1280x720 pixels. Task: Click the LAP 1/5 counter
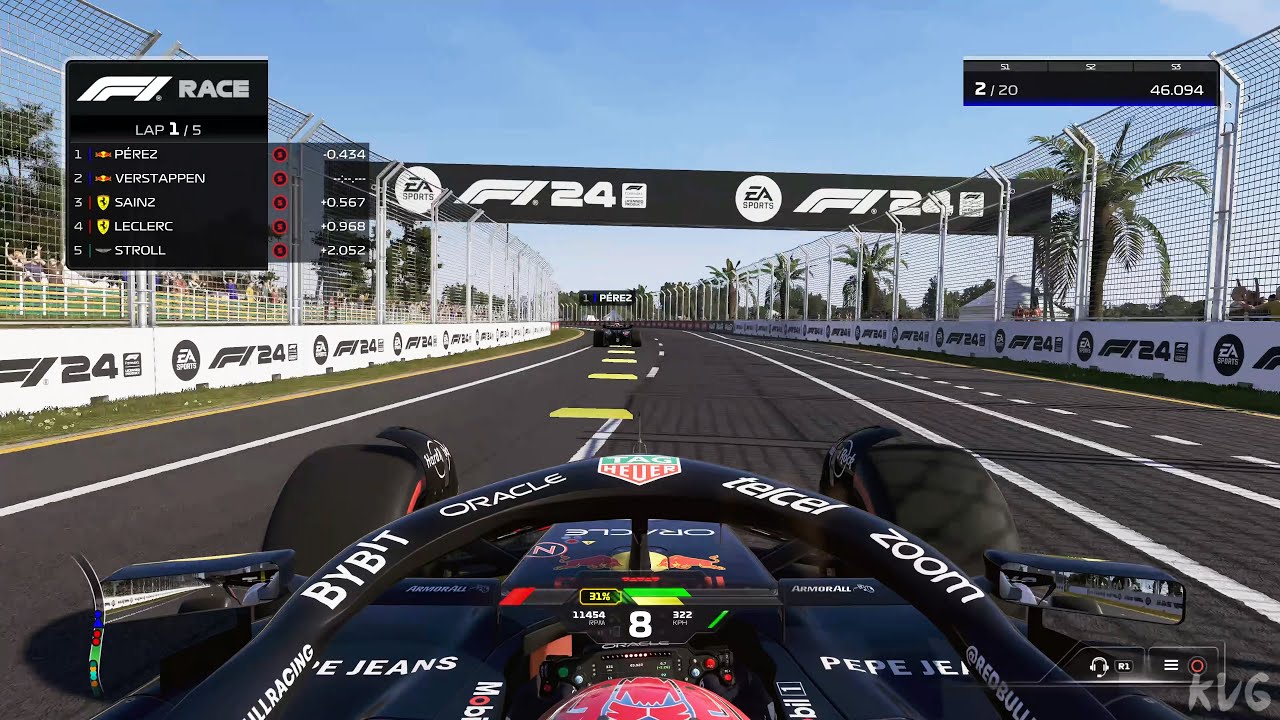coord(166,130)
